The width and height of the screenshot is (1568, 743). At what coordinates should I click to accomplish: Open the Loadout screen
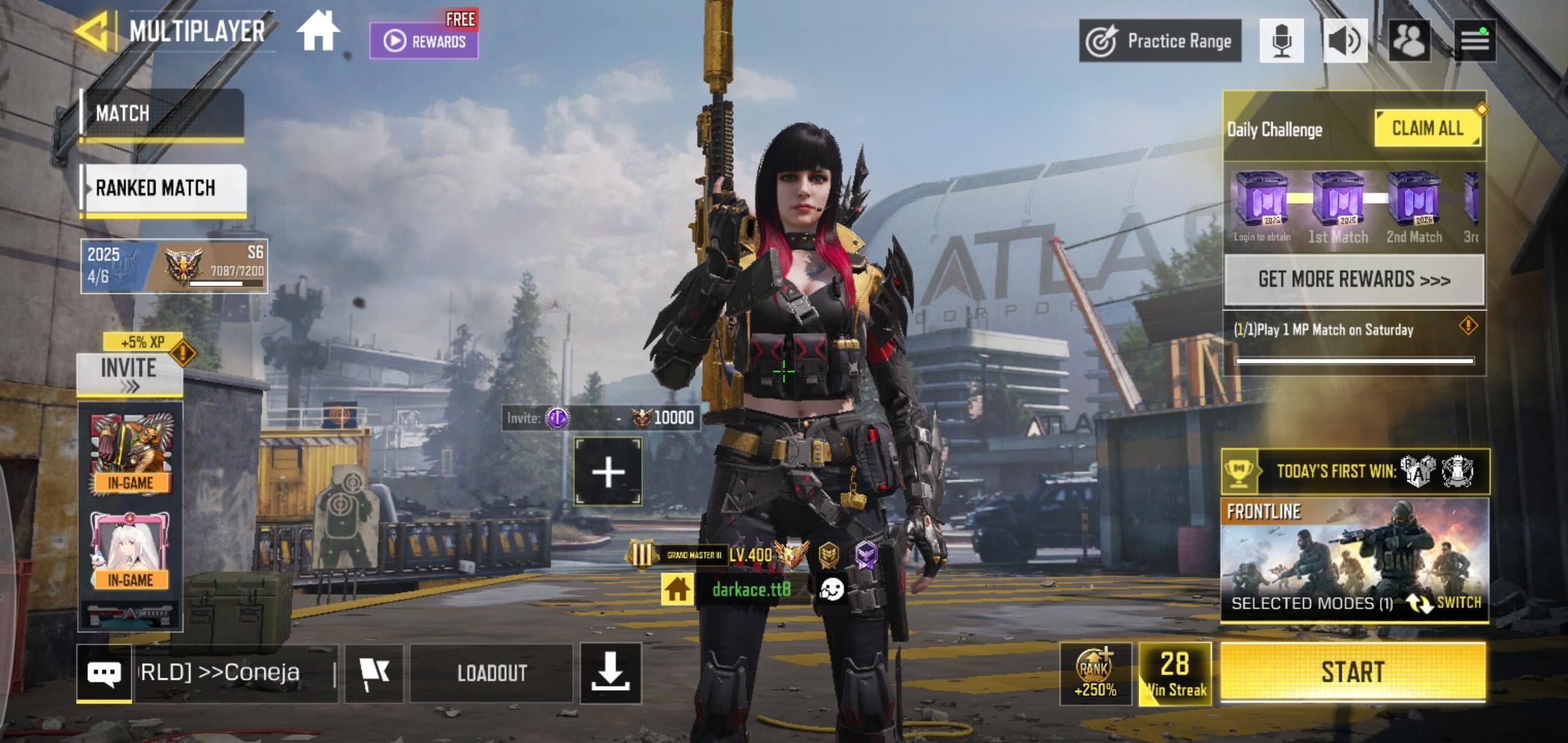(x=492, y=673)
